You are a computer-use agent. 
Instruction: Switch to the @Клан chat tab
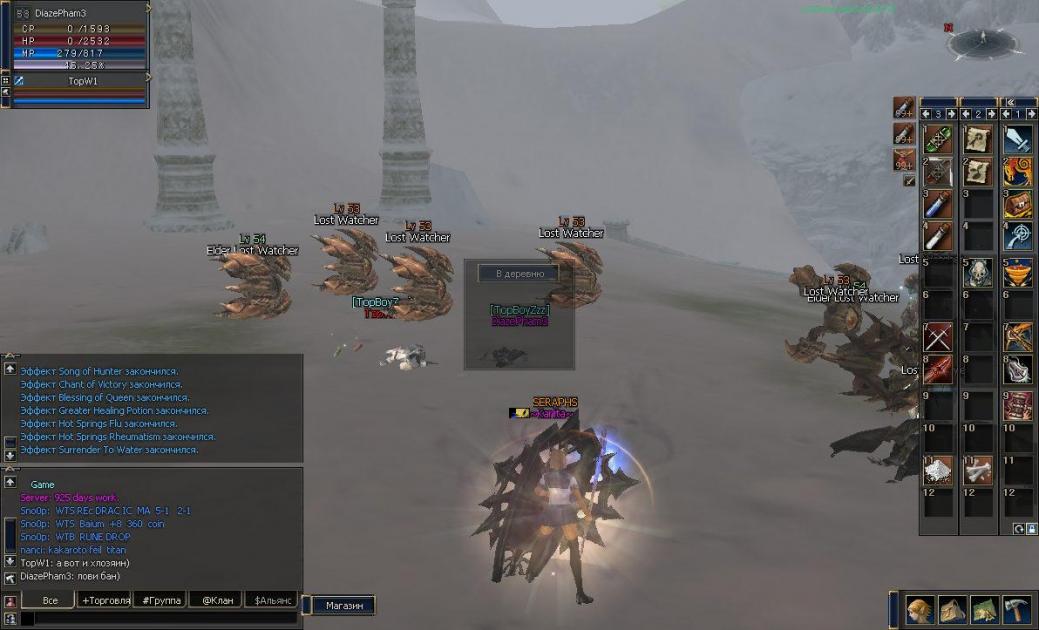click(216, 600)
